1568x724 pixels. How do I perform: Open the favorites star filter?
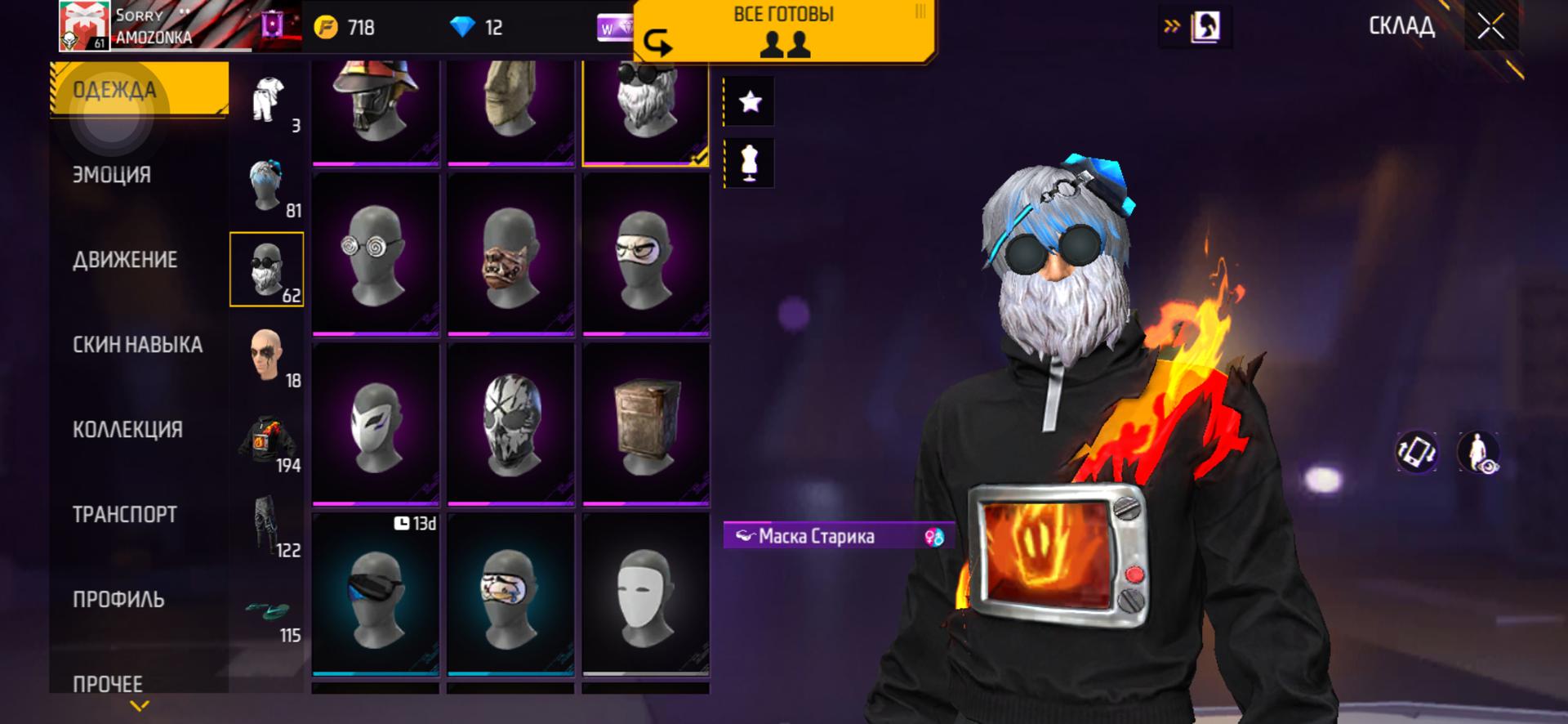point(750,101)
